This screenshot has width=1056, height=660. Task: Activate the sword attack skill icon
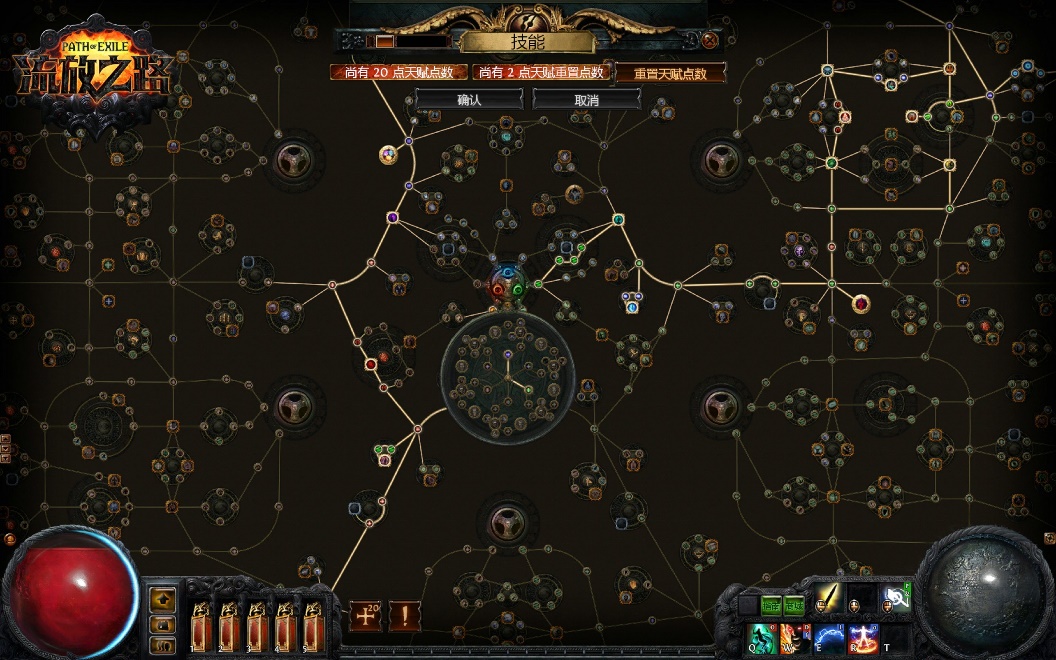(x=828, y=600)
